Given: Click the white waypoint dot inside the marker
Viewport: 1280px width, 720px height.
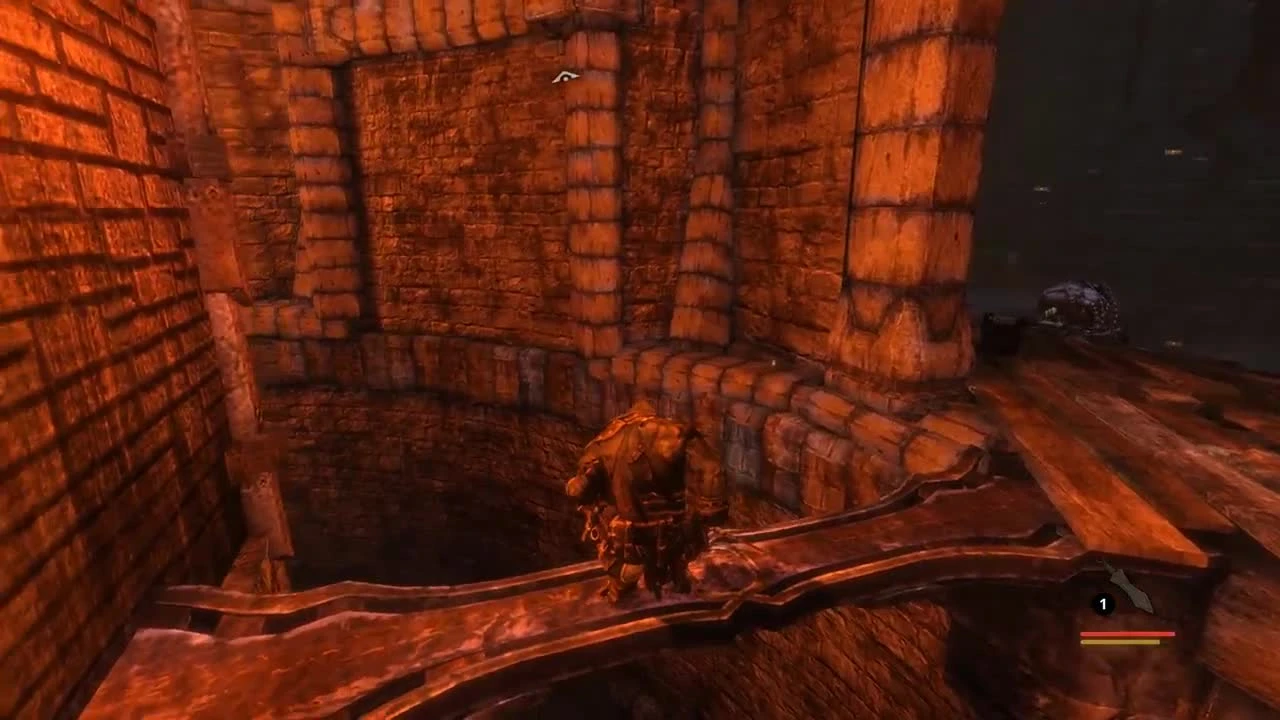Looking at the screenshot, I should [x=565, y=77].
